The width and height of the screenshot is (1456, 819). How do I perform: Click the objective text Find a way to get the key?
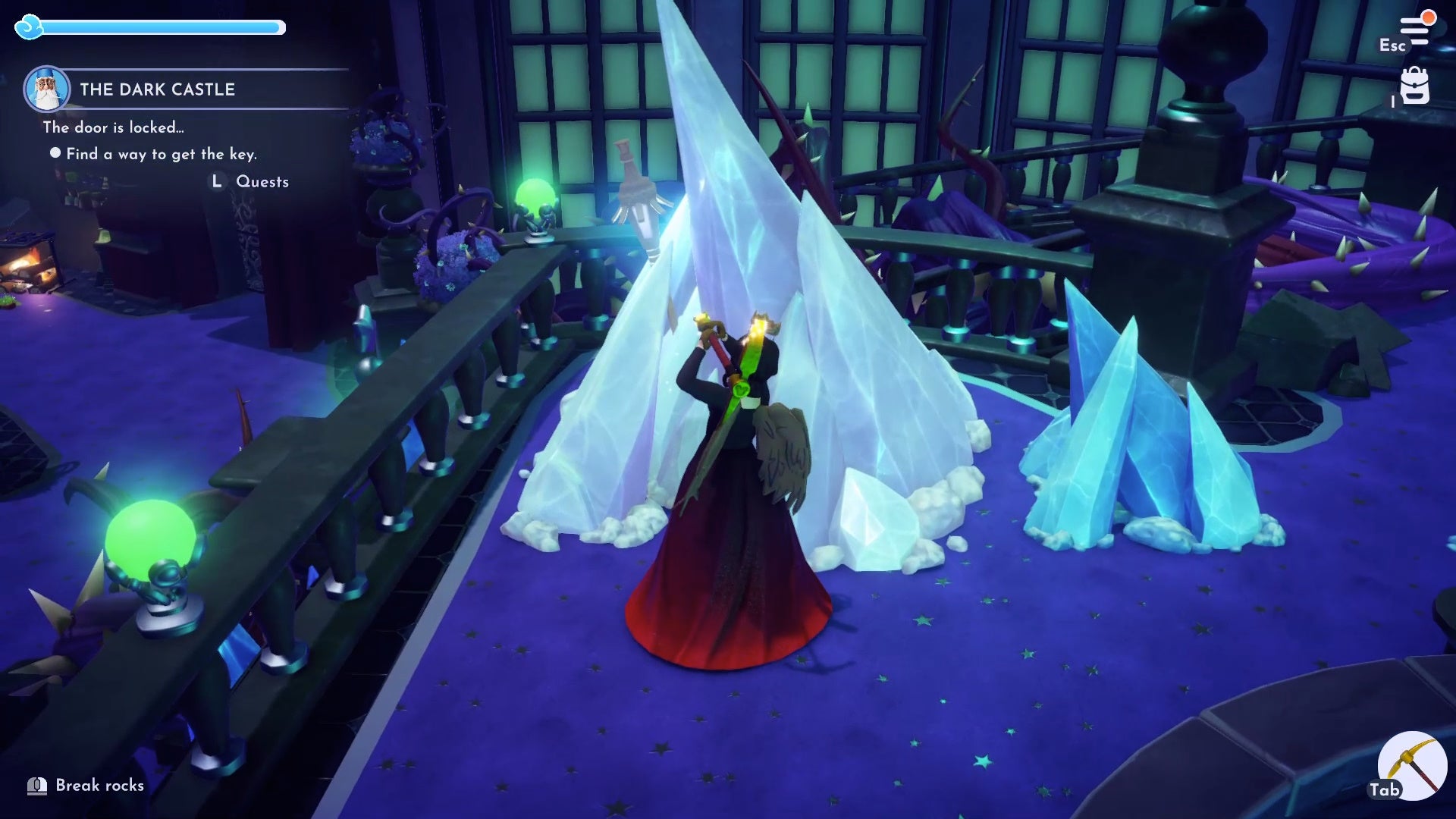pos(161,154)
